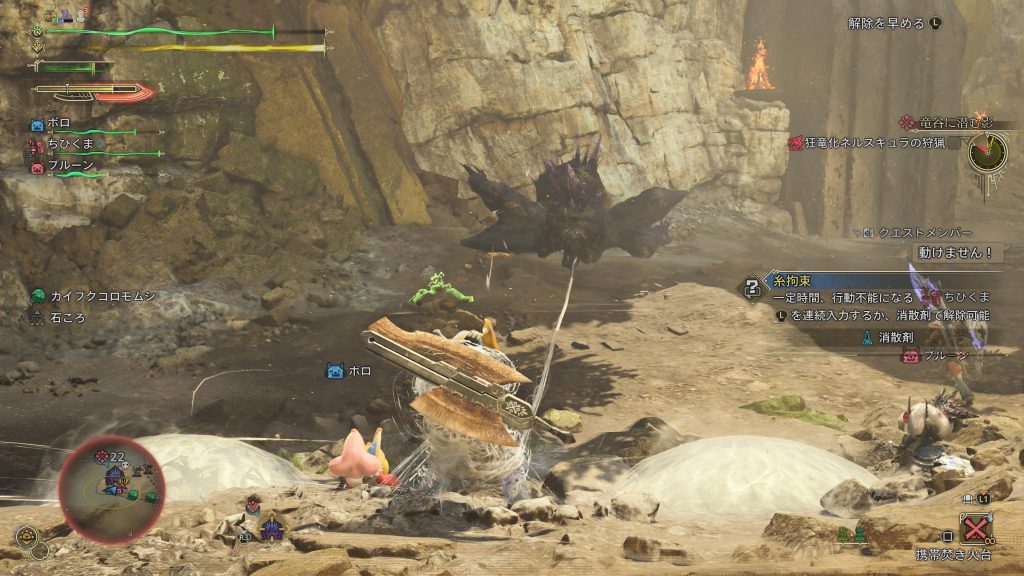1024x576 pixels.
Task: Click the 狂竜化ネルスキュラの狩猟 objective
Action: (x=873, y=143)
